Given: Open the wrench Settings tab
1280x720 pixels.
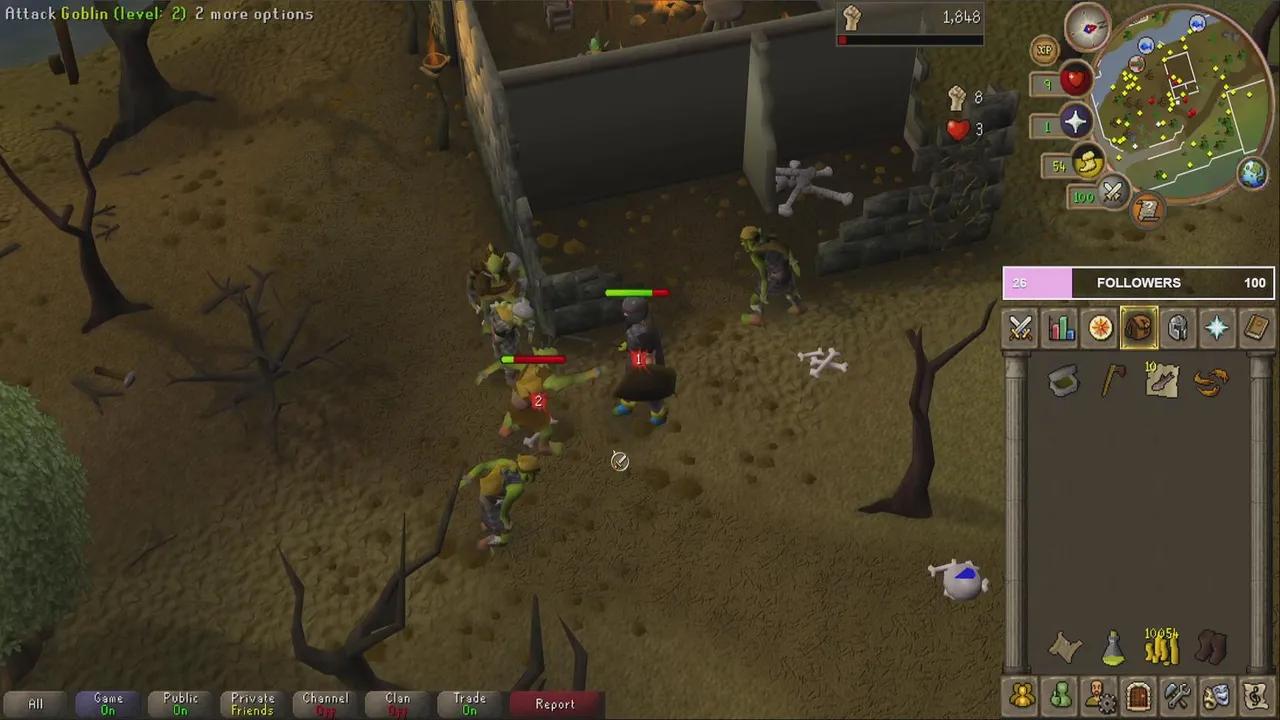Looking at the screenshot, I should (x=1177, y=694).
